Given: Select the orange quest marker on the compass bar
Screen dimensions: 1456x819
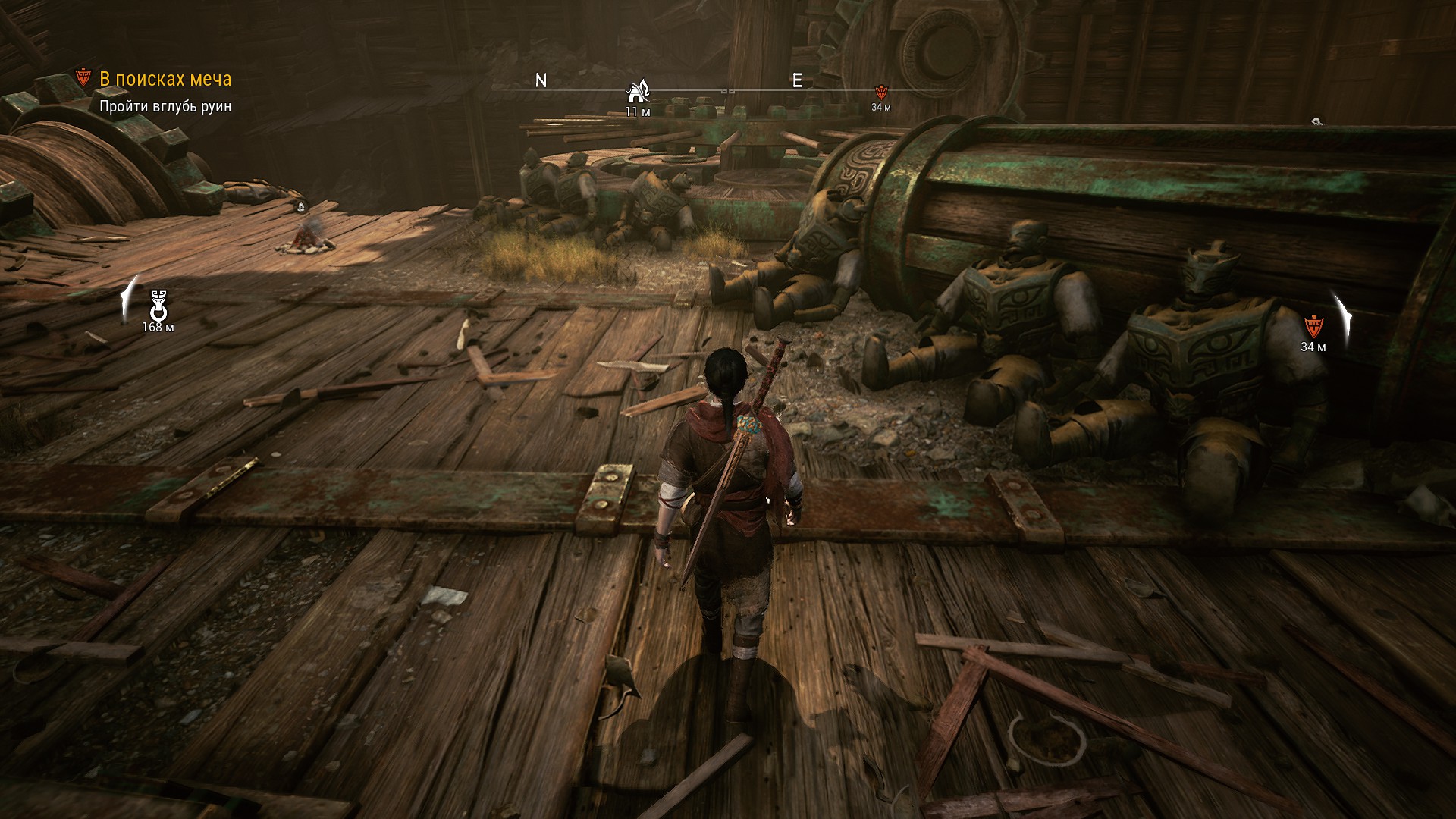Looking at the screenshot, I should coord(880,93).
